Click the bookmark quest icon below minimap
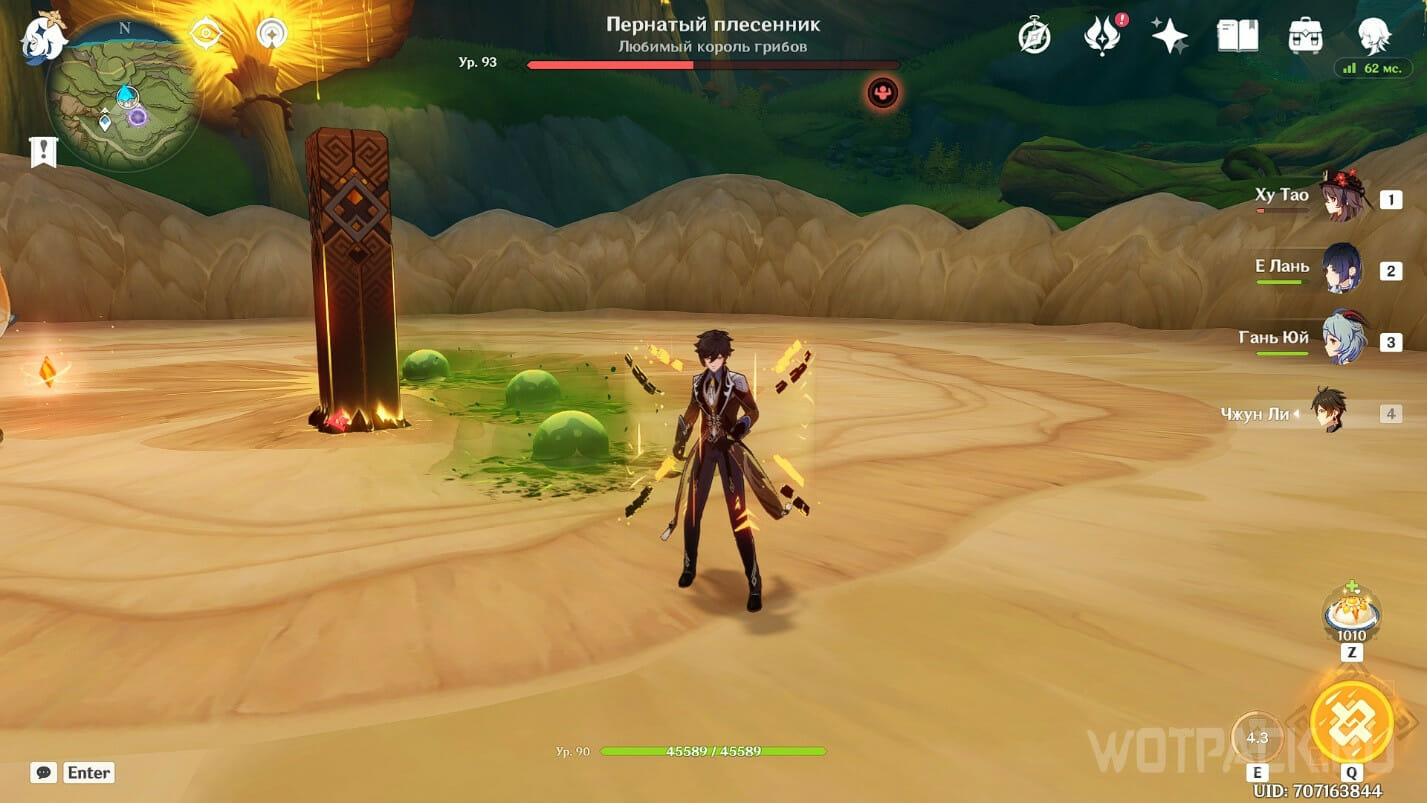Viewport: 1427px width, 803px height. (x=43, y=152)
